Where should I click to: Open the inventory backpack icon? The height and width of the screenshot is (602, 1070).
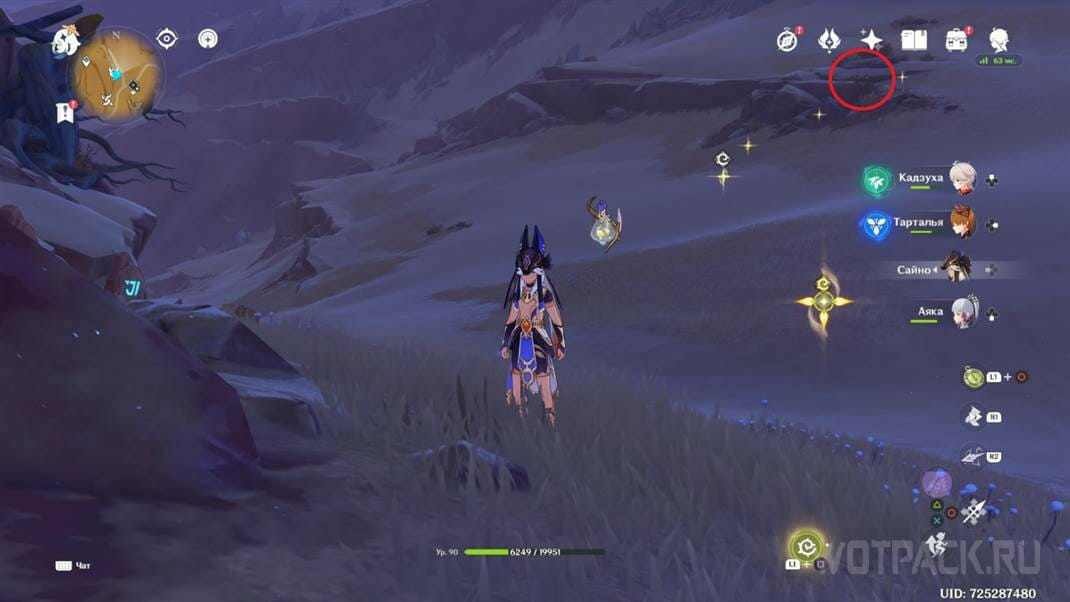957,40
